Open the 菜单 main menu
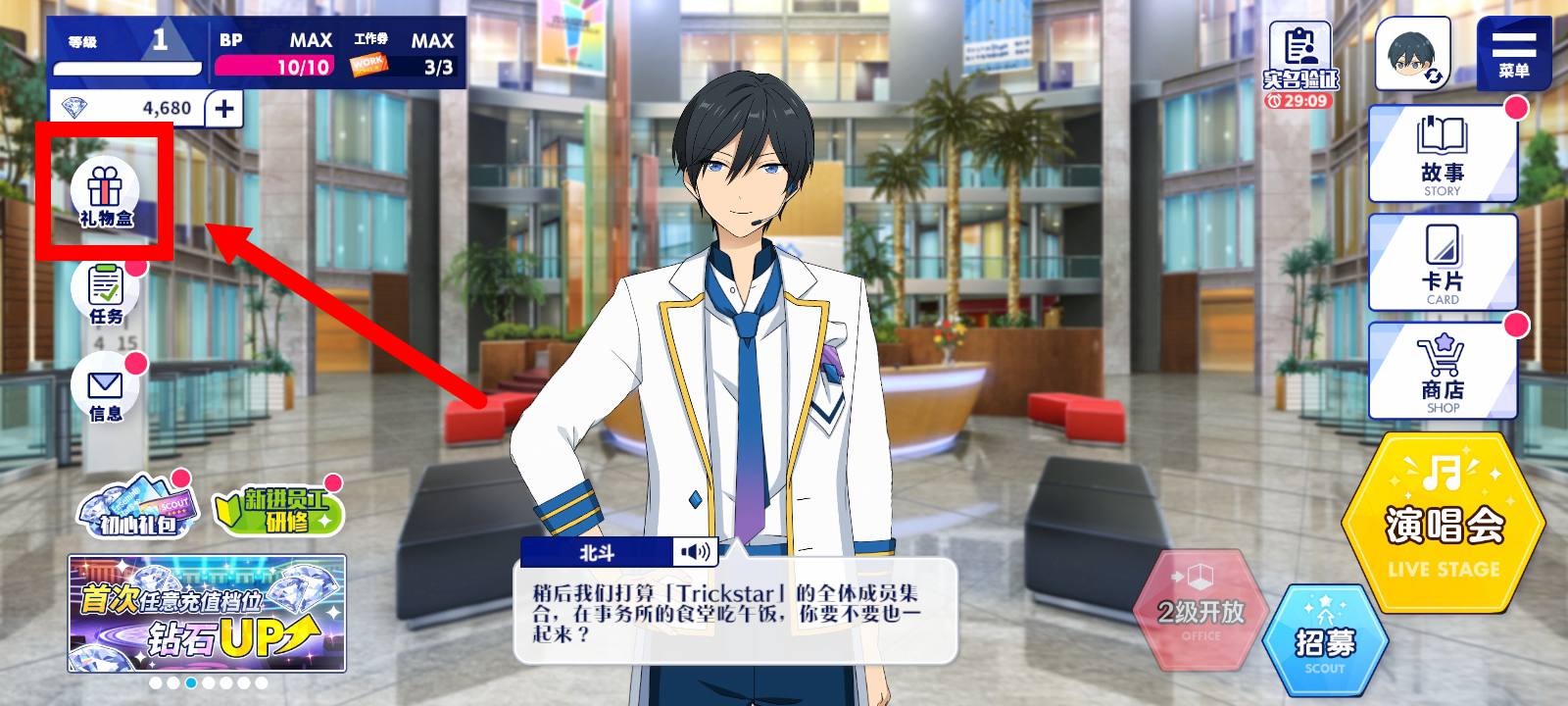Screen dimensions: 1568x706 point(1513,54)
